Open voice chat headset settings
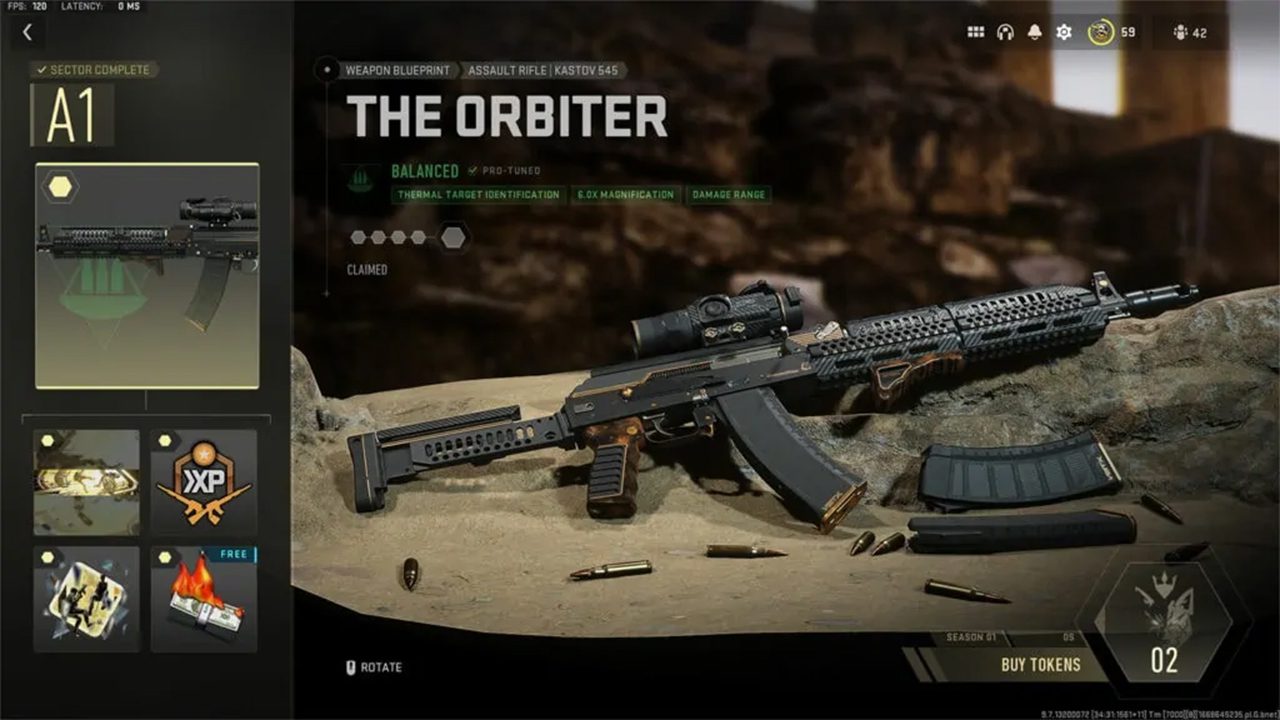This screenshot has height=720, width=1280. [x=1005, y=33]
